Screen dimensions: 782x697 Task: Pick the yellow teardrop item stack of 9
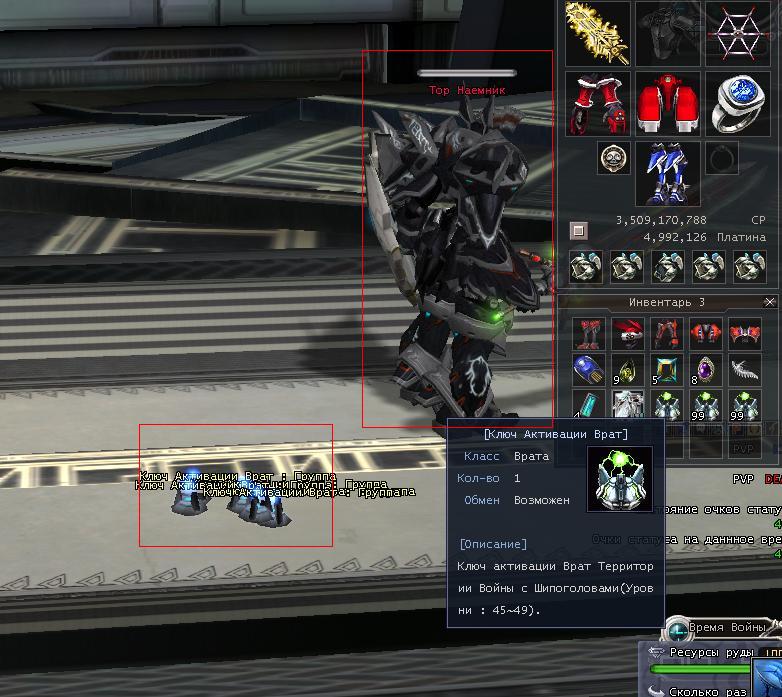pos(627,369)
